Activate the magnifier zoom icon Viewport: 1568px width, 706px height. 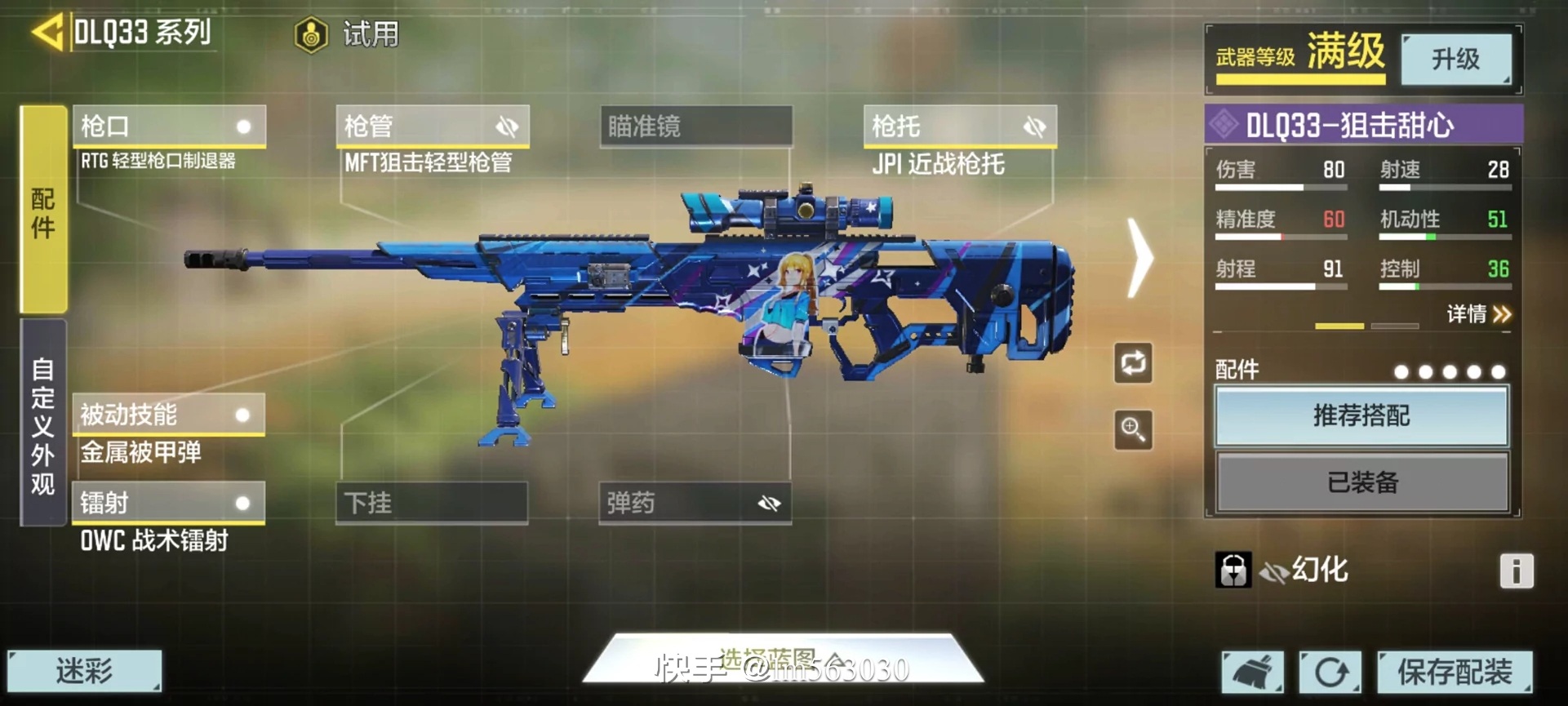pyautogui.click(x=1133, y=429)
